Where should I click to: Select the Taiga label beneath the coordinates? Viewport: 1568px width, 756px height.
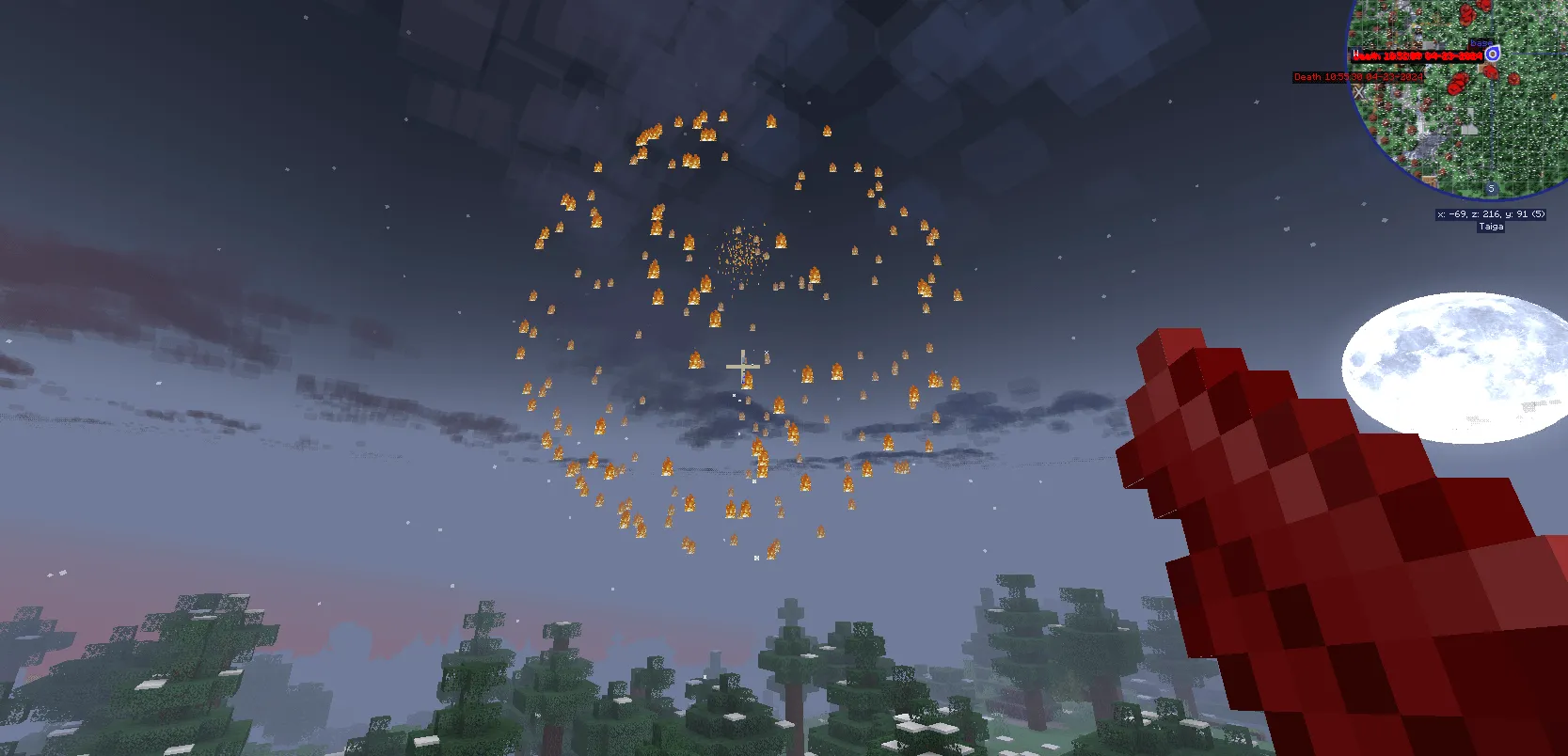(x=1491, y=226)
